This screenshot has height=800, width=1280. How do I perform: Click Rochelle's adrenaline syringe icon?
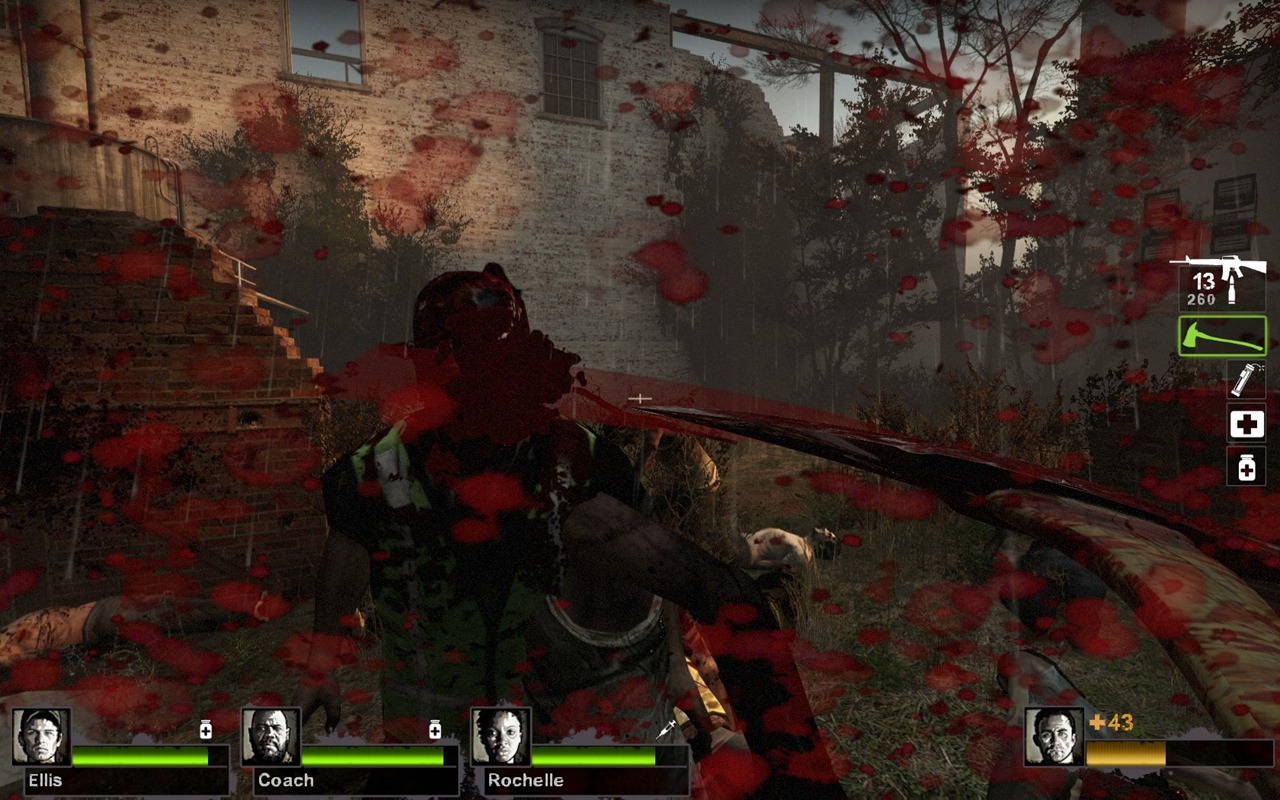click(x=666, y=730)
